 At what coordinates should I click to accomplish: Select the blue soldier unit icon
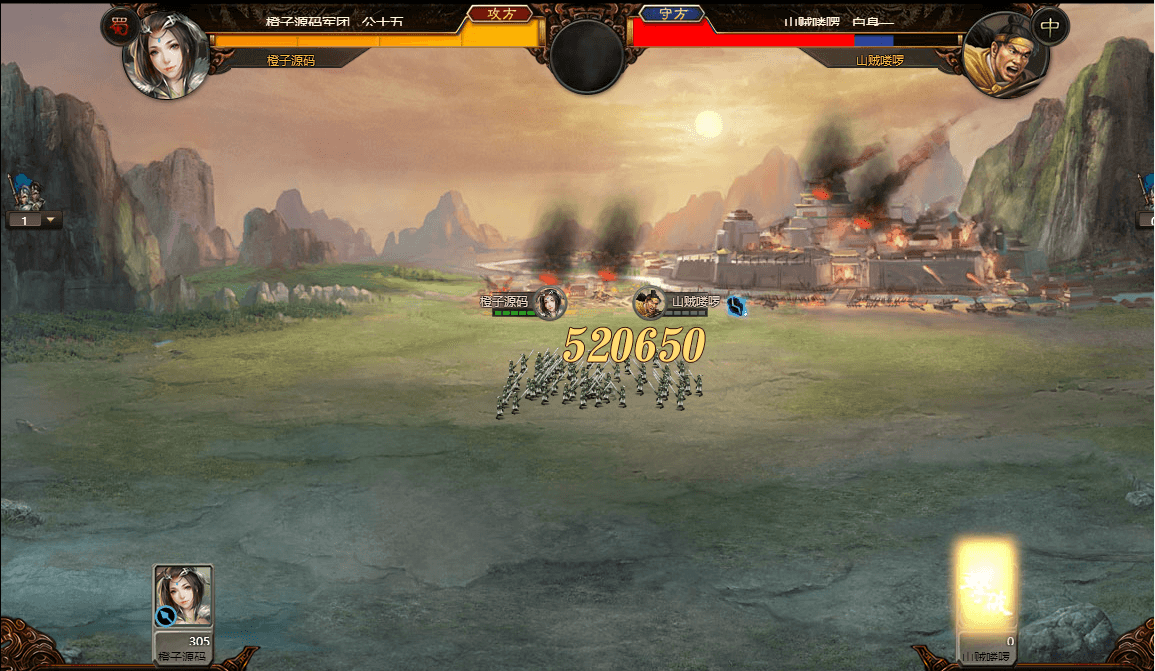[x=21, y=190]
